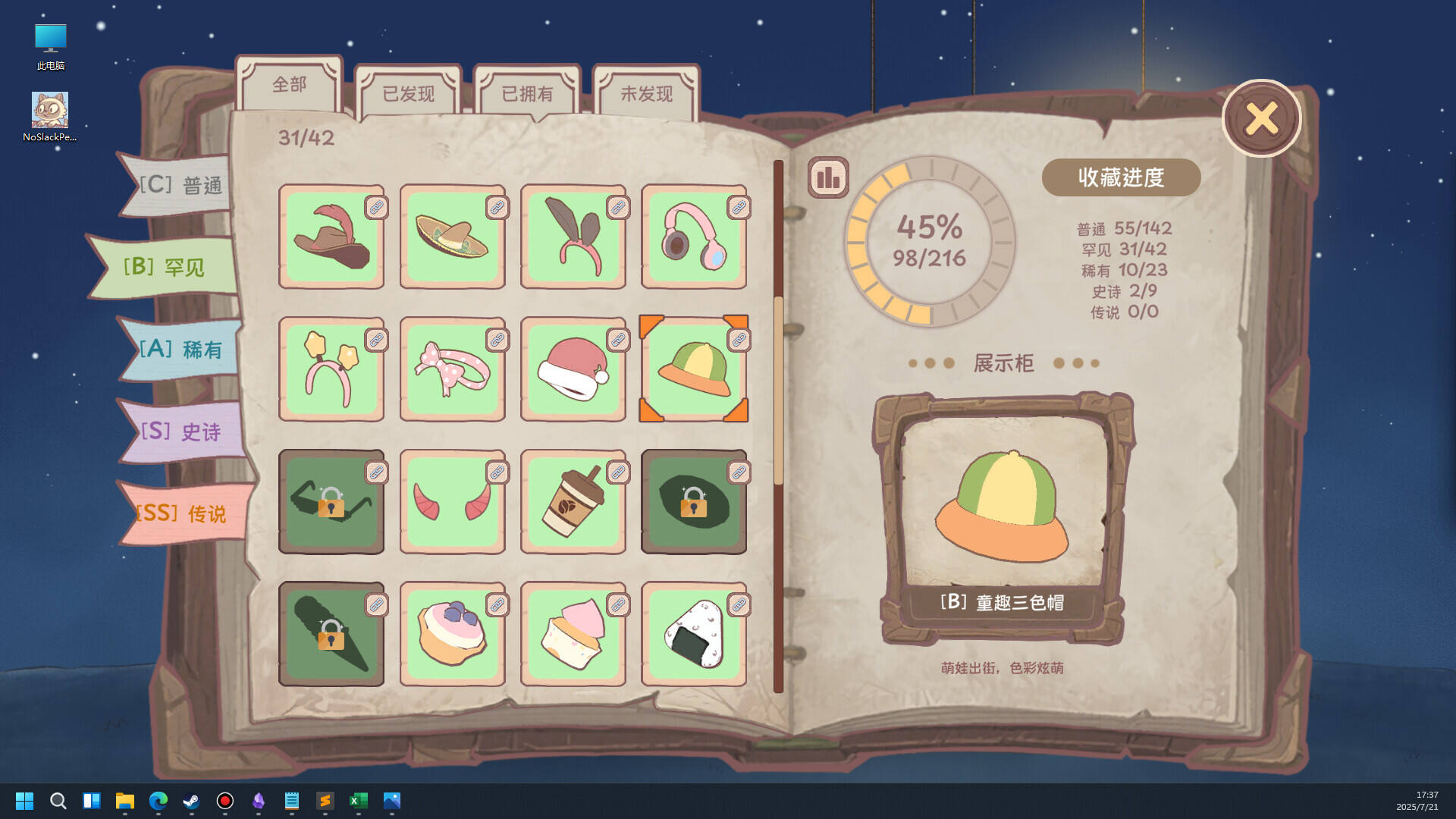Switch to the 已拥有 tab

(x=526, y=91)
